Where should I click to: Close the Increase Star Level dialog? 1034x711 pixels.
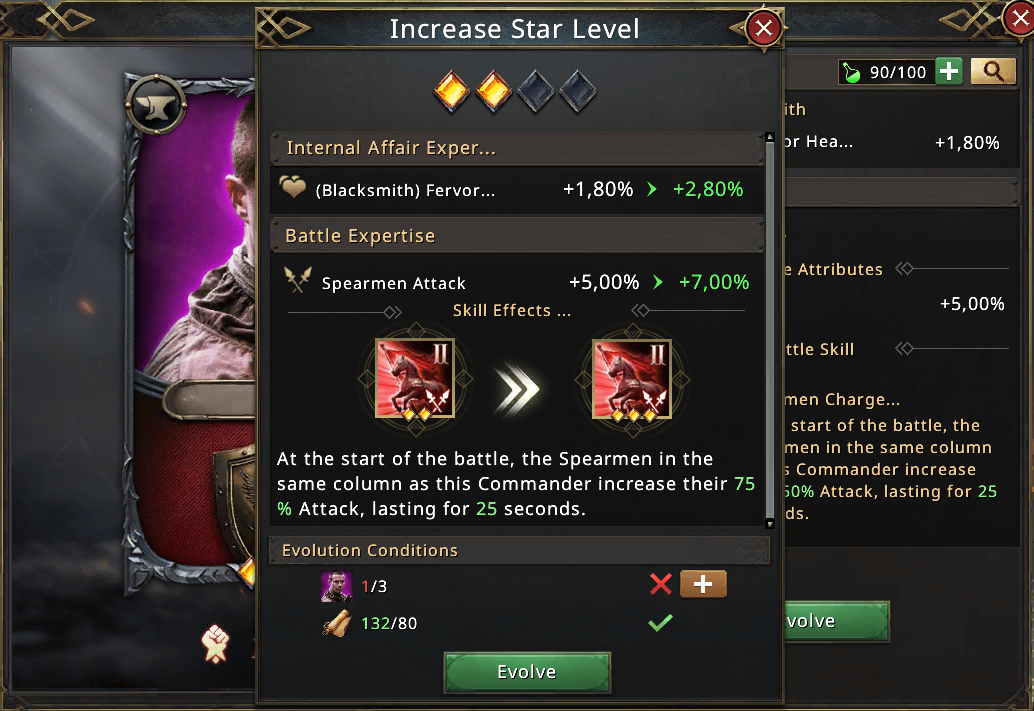pos(765,29)
